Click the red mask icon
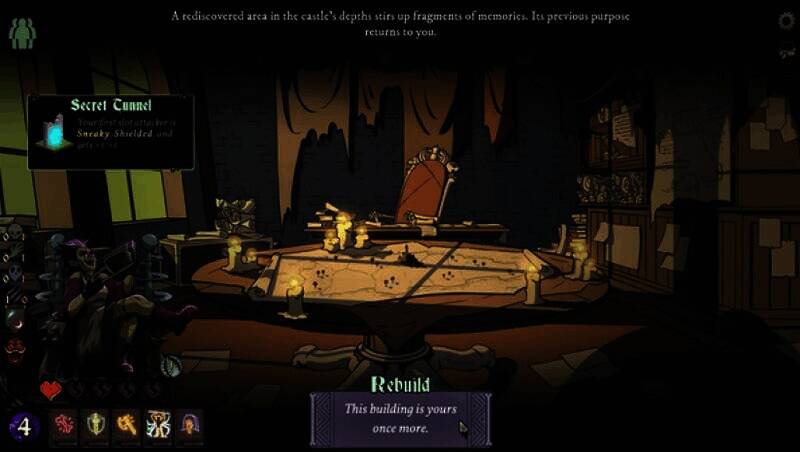 coord(15,349)
